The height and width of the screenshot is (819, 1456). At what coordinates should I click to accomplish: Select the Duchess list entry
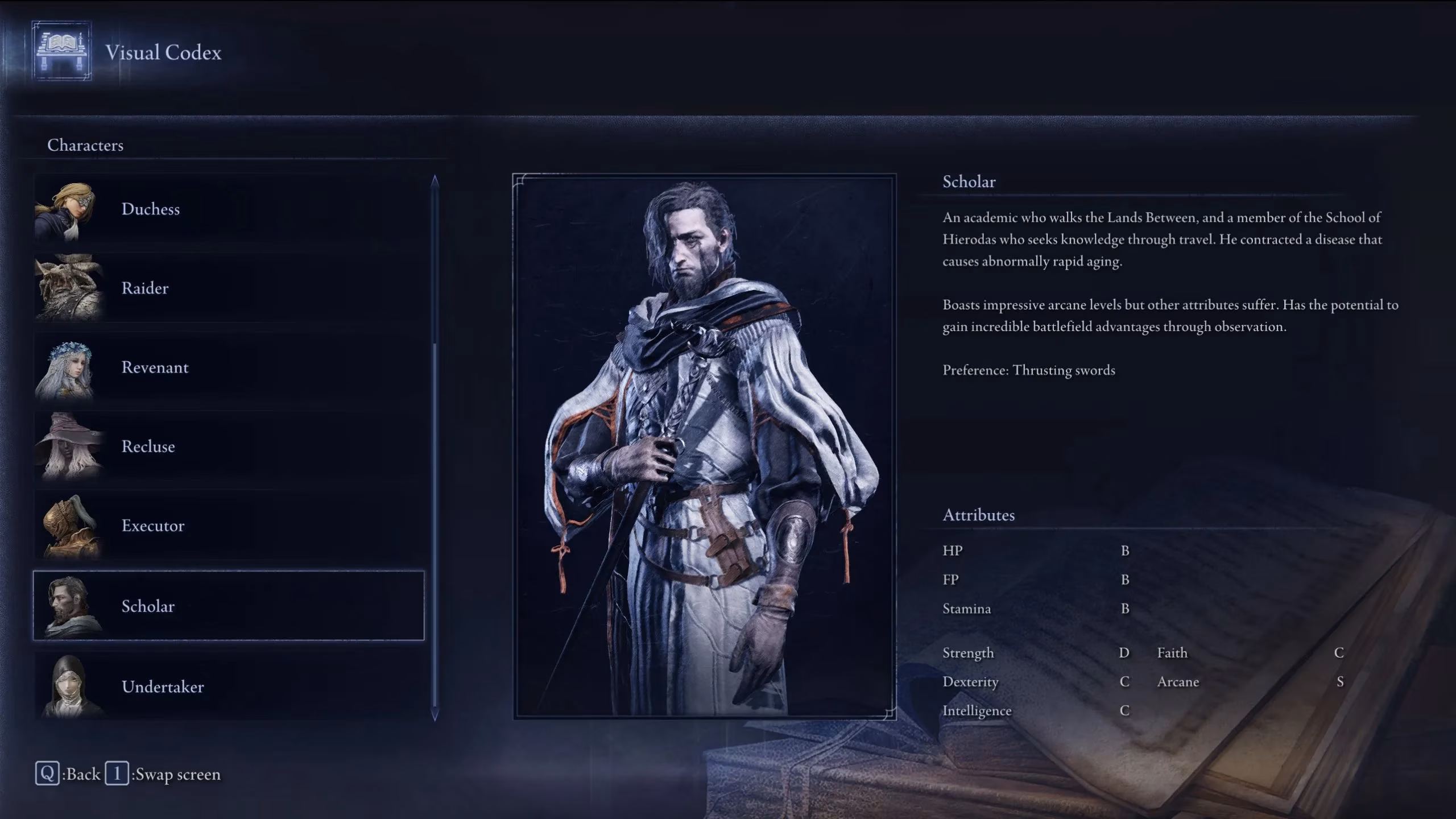coord(227,209)
